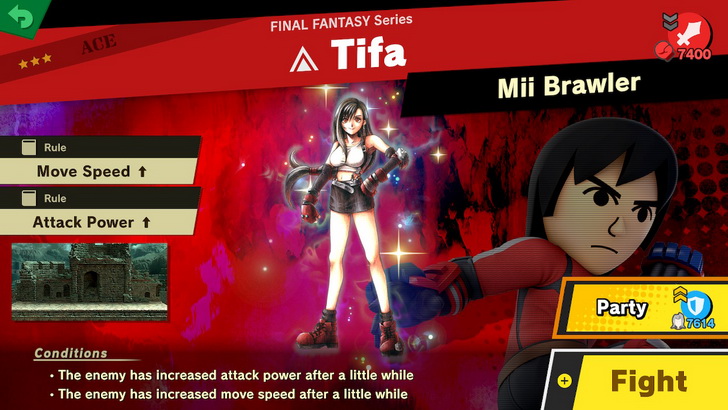Image resolution: width=728 pixels, height=410 pixels.
Task: Start the battle with the Fight button
Action: click(648, 381)
